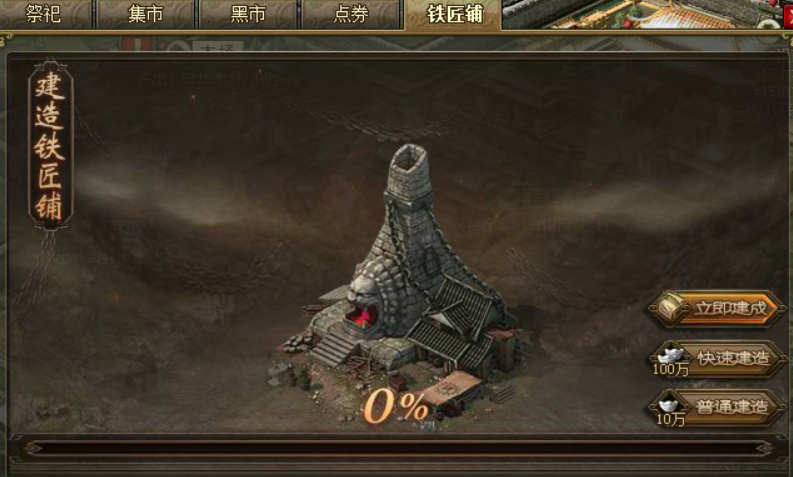Select the 黑市 tab
Screen dimensions: 793x477
tap(247, 14)
